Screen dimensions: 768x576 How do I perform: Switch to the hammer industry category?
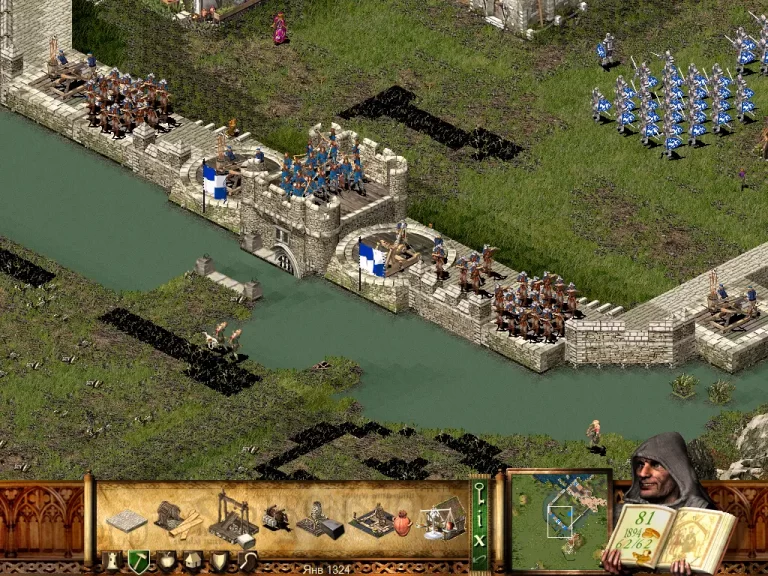[139, 562]
